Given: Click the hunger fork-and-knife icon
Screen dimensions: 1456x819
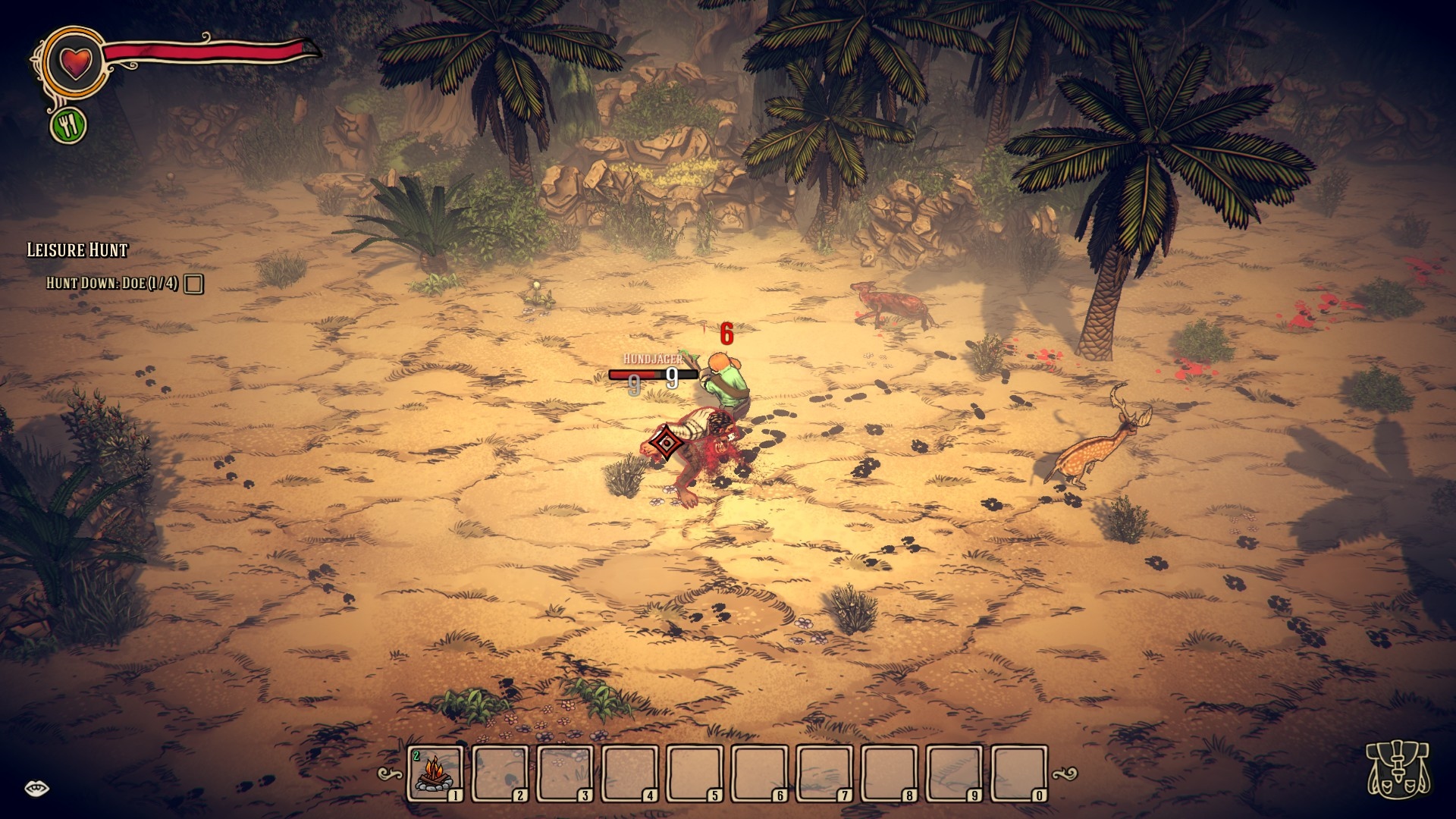Looking at the screenshot, I should 69,126.
